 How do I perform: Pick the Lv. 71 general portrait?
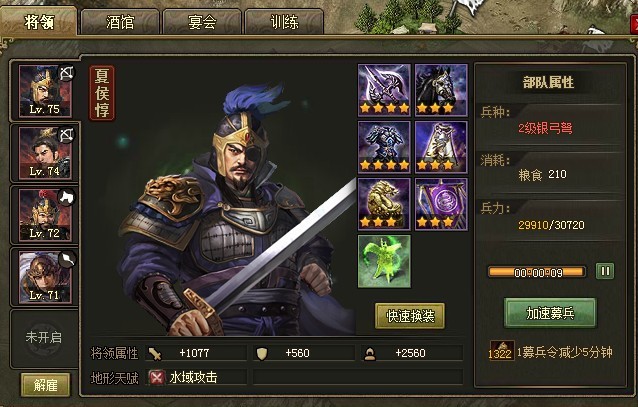(42, 276)
